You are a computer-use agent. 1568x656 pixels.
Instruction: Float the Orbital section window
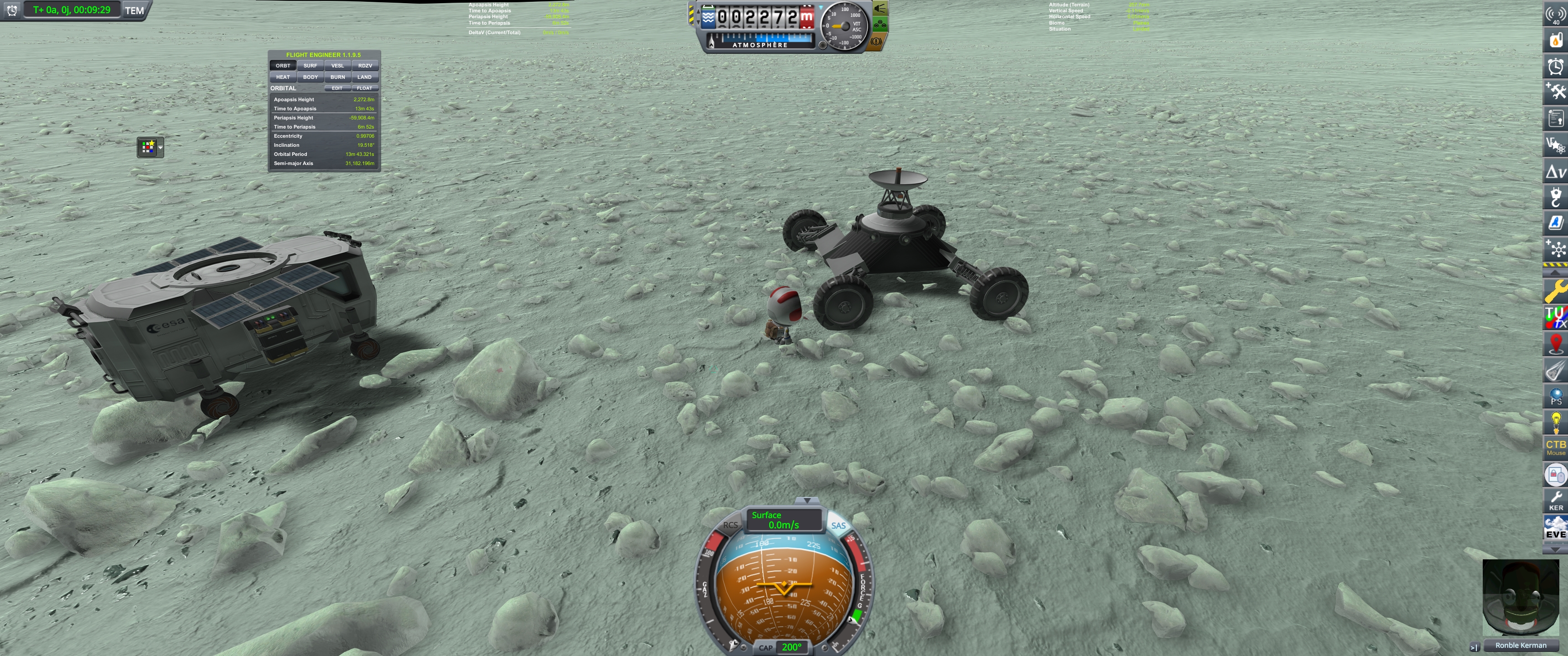point(364,88)
